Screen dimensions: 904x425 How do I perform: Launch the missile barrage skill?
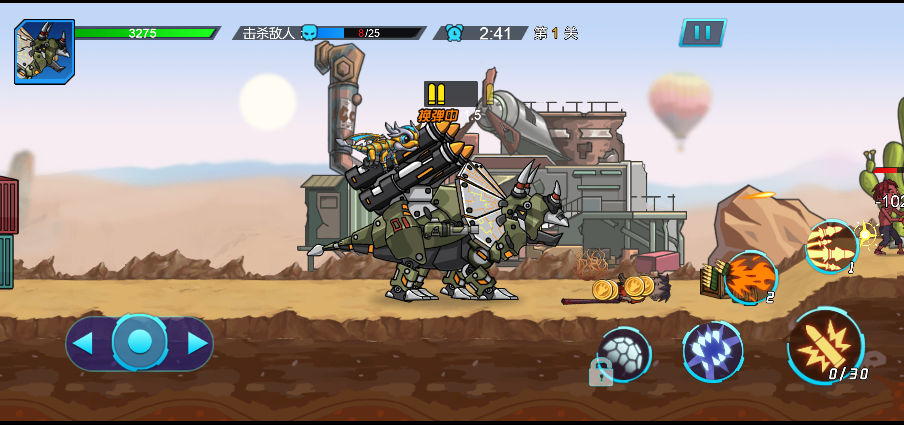[831, 246]
